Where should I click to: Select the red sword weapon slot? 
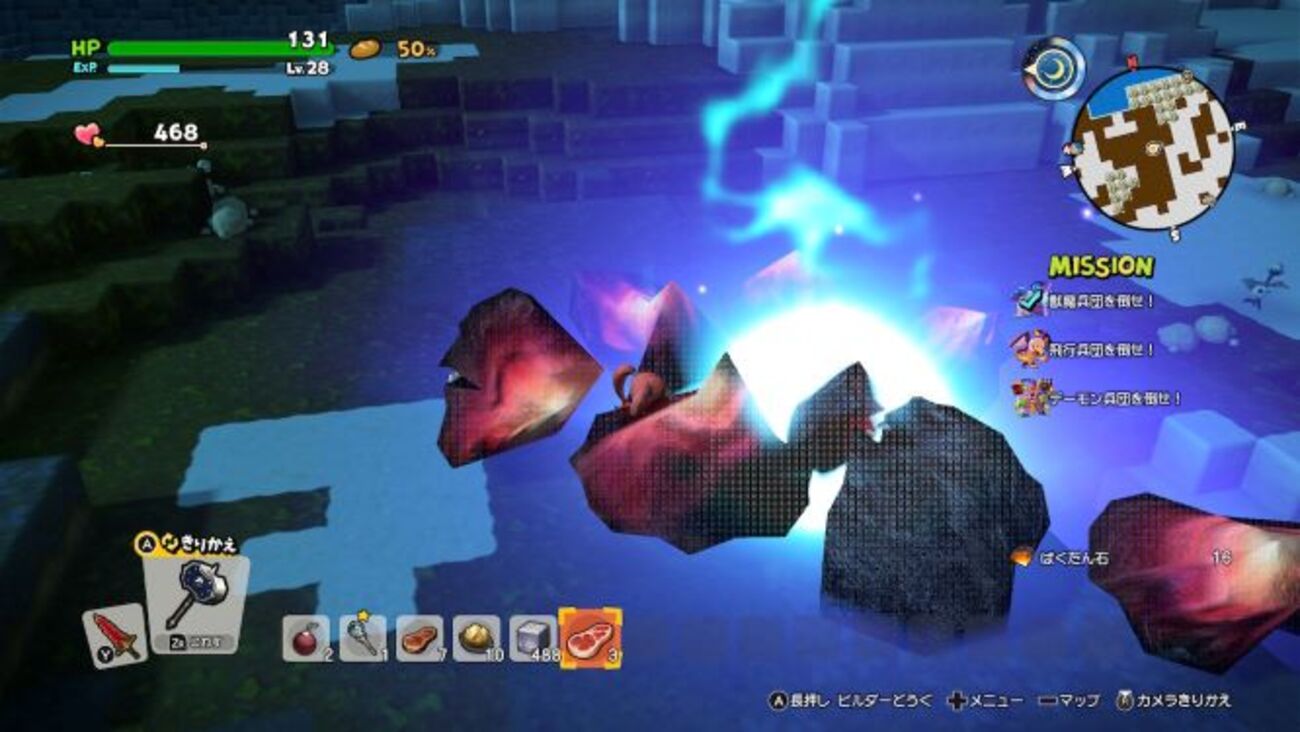click(114, 636)
